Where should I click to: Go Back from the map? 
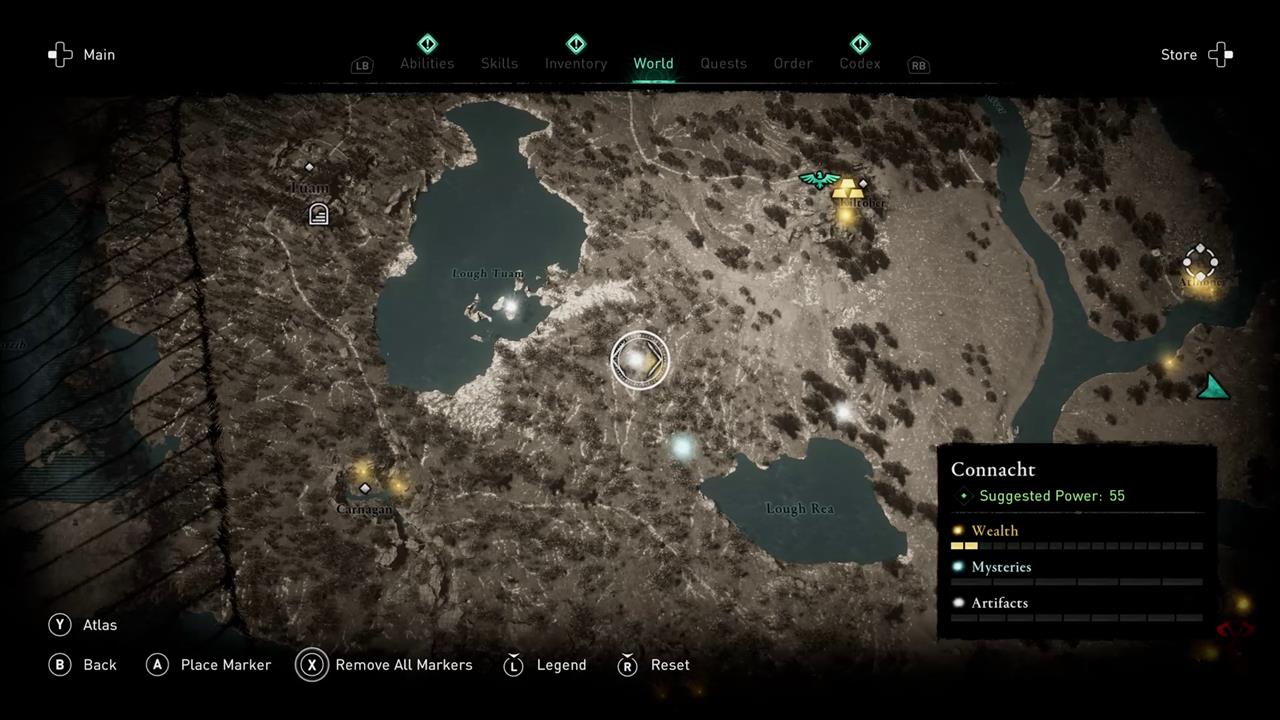(x=84, y=665)
